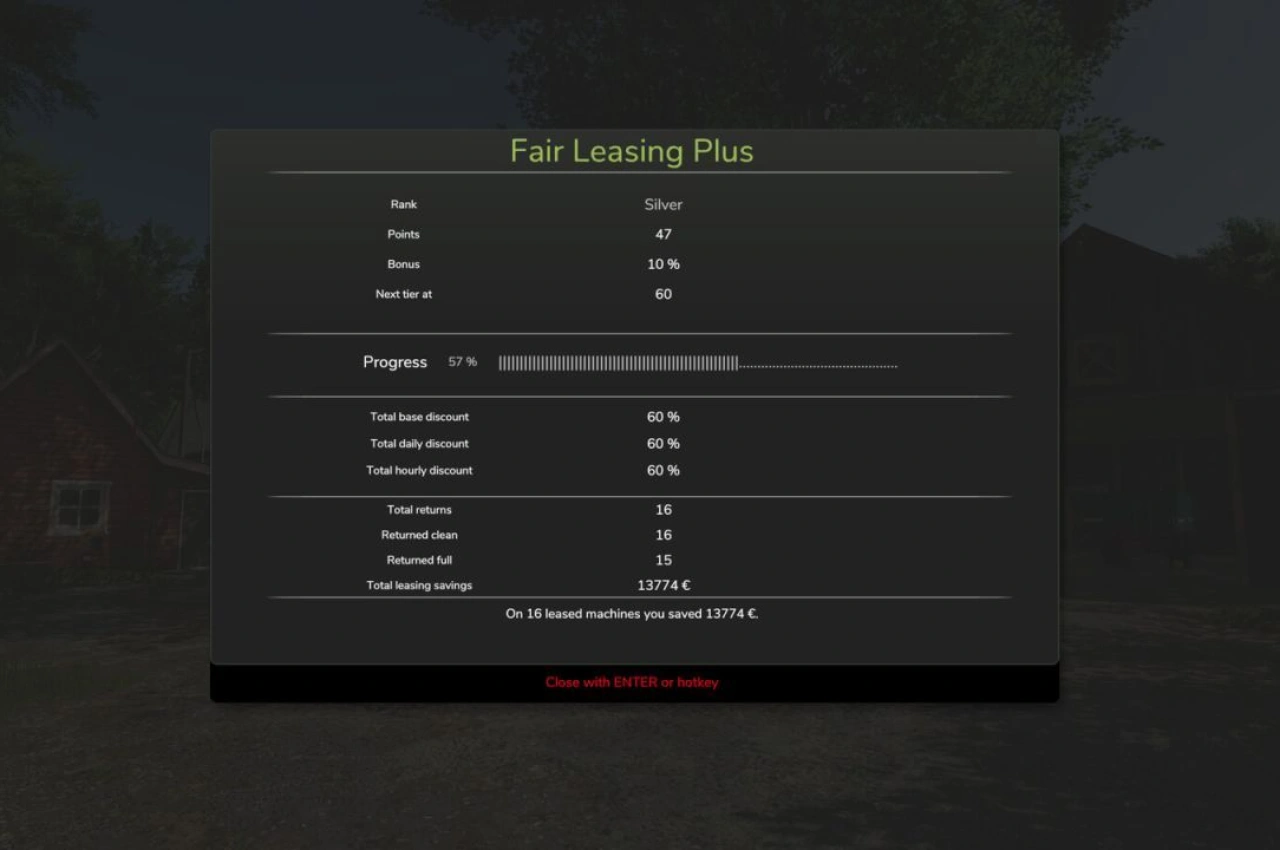Click the Points label
This screenshot has width=1280, height=850.
(403, 234)
